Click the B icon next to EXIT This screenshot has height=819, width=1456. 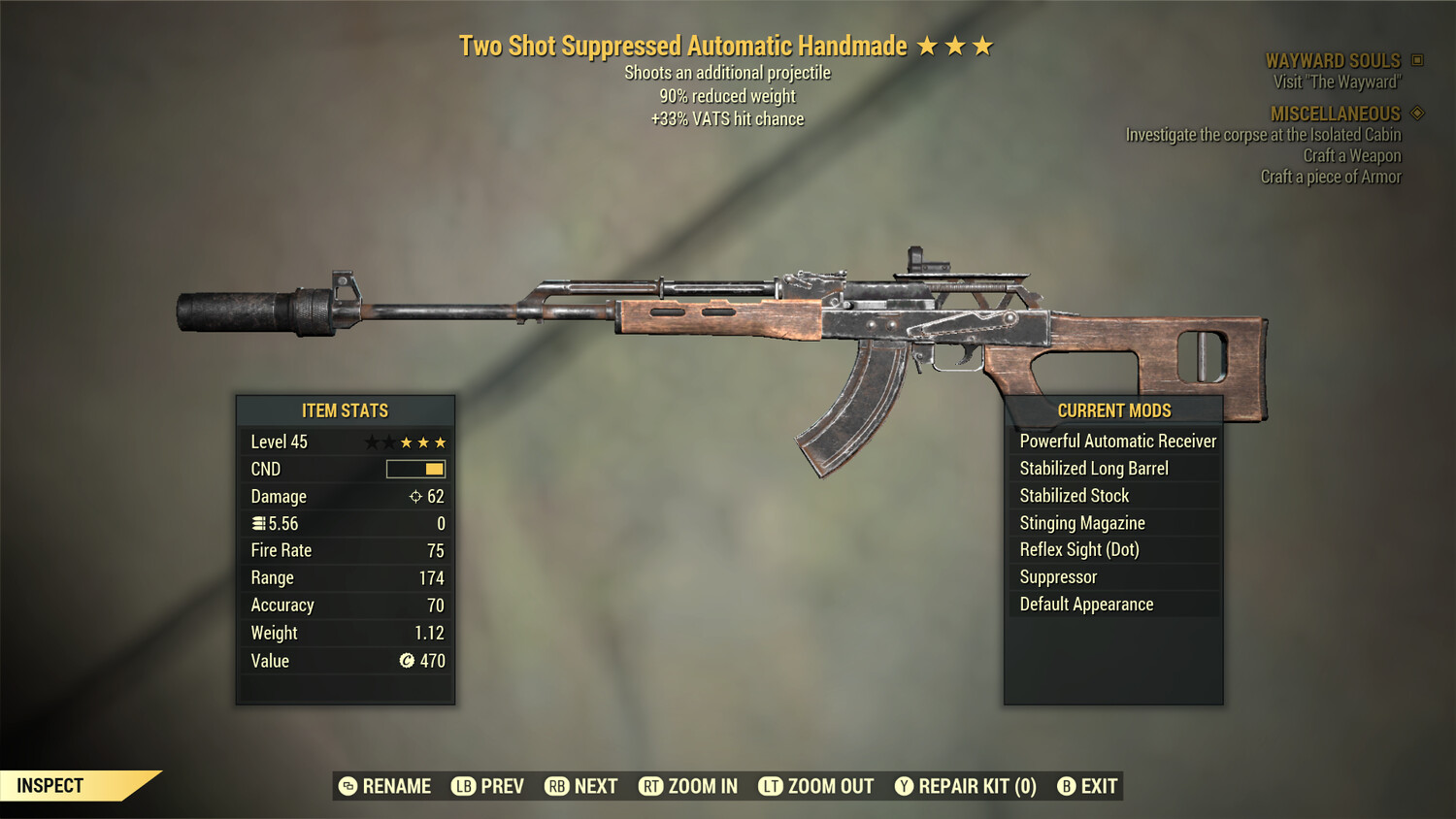coord(1066,786)
